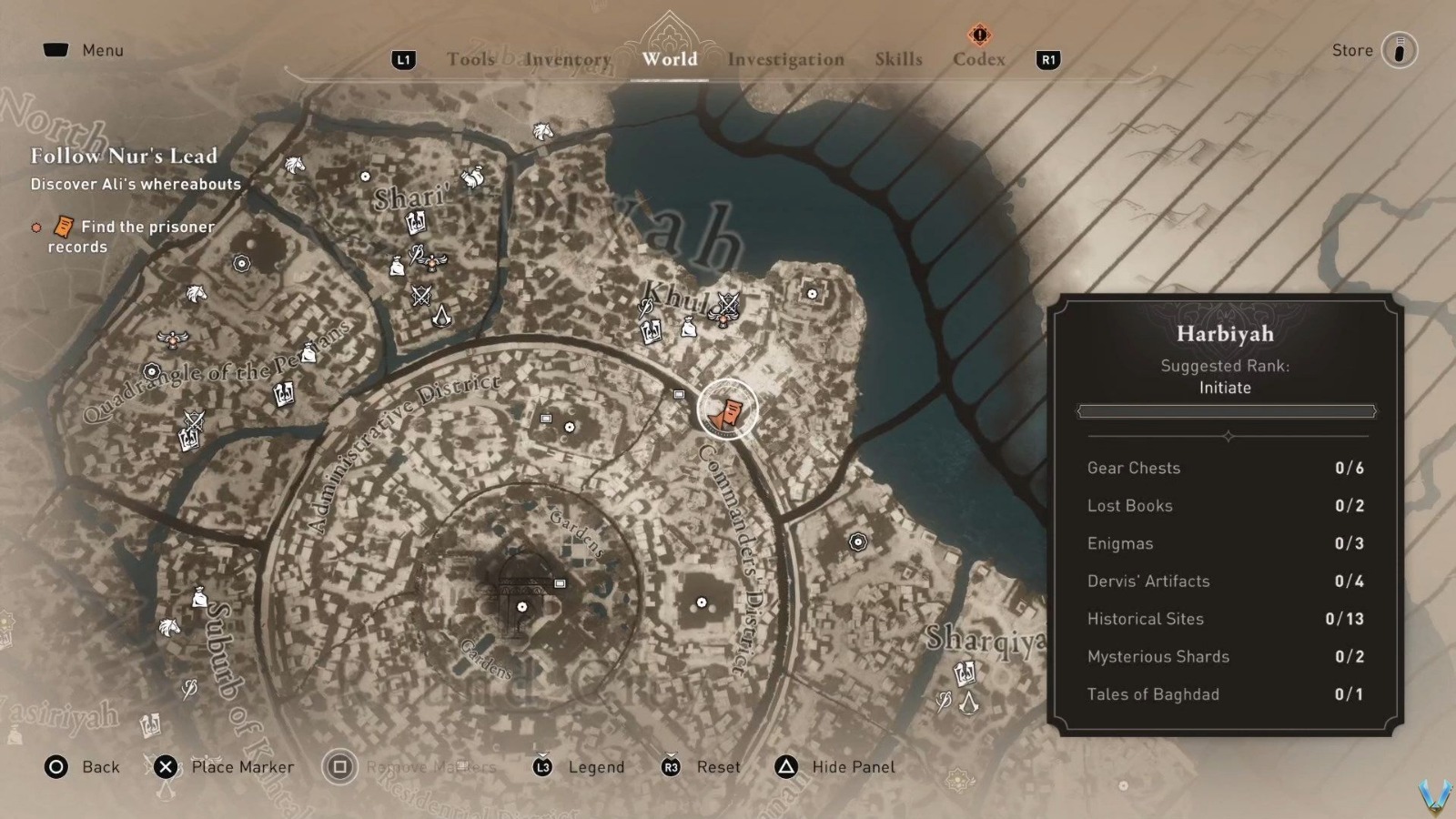
Task: Click the Suggested Rank progress bar
Action: point(1225,411)
